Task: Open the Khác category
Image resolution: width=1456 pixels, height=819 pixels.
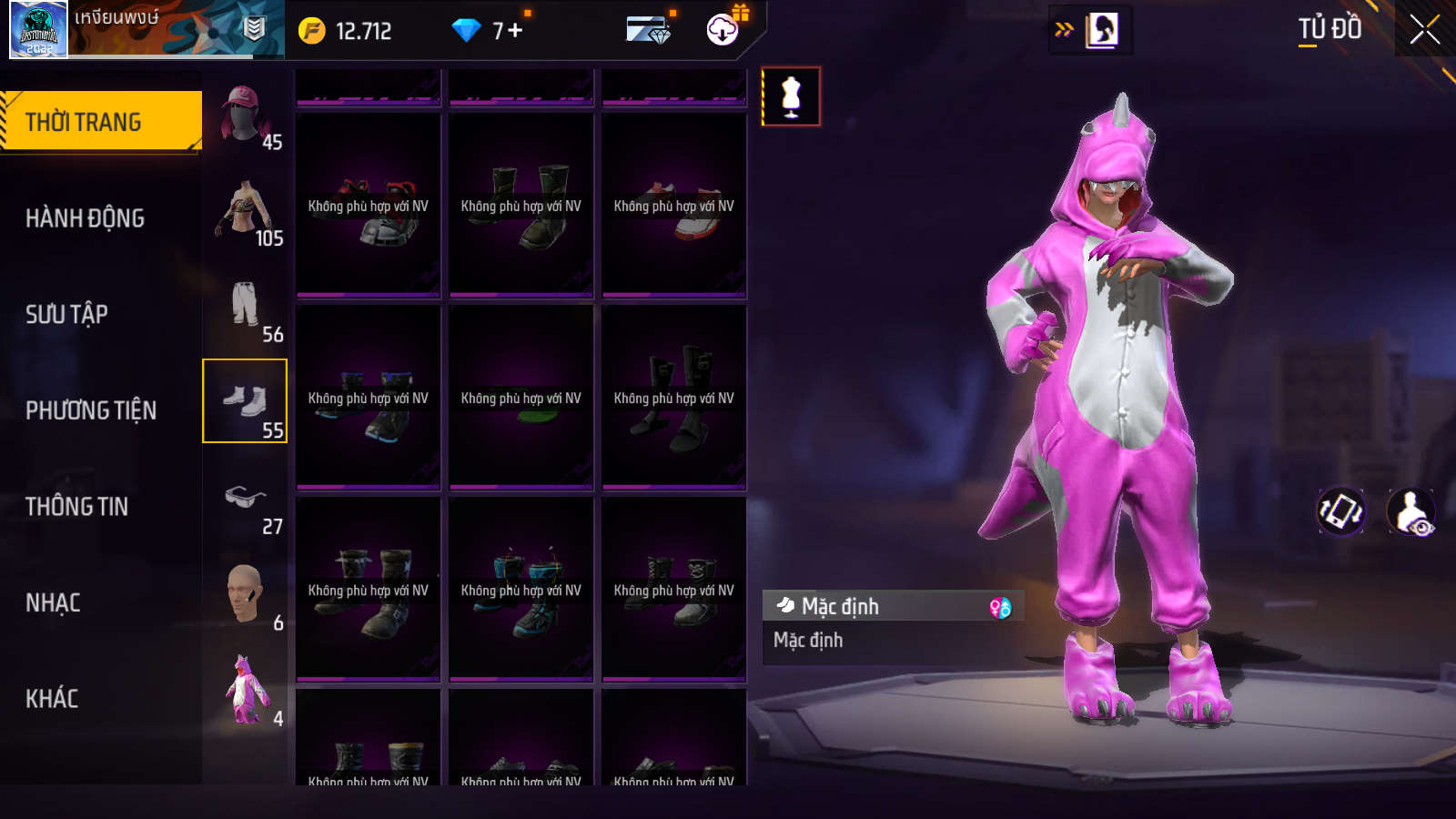Action: coord(52,699)
